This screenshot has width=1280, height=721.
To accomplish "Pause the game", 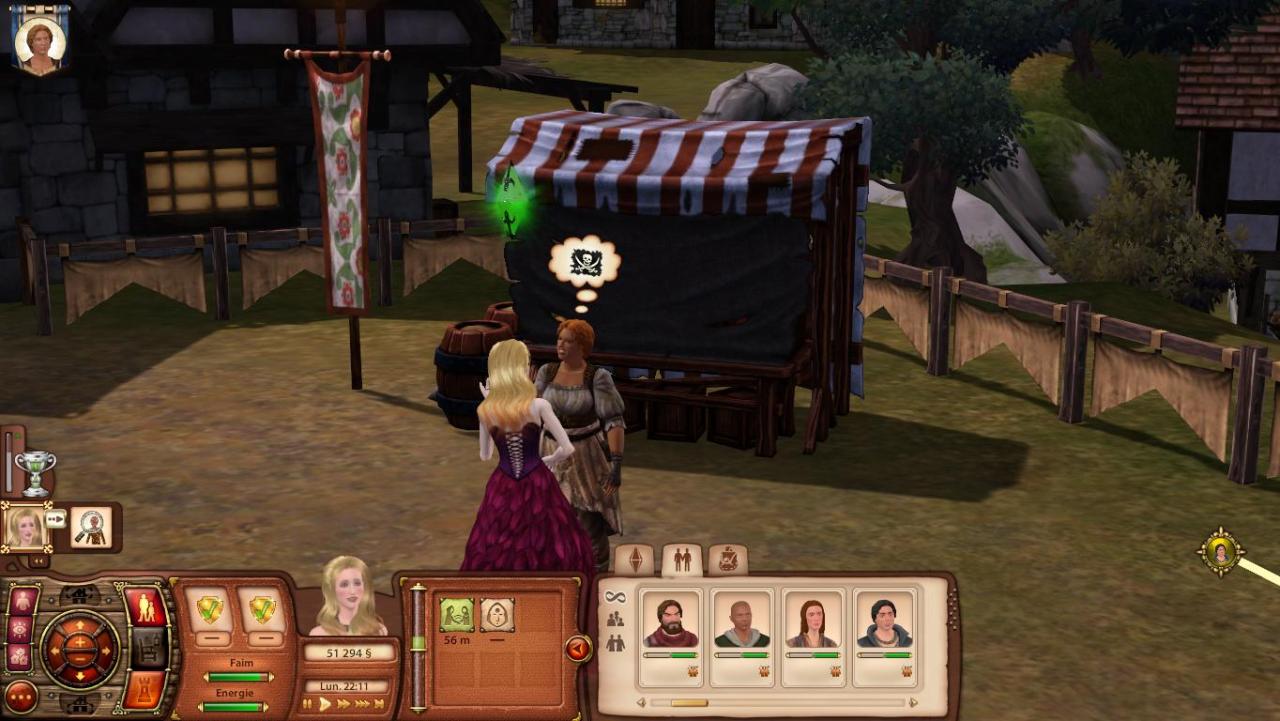I will pos(308,704).
